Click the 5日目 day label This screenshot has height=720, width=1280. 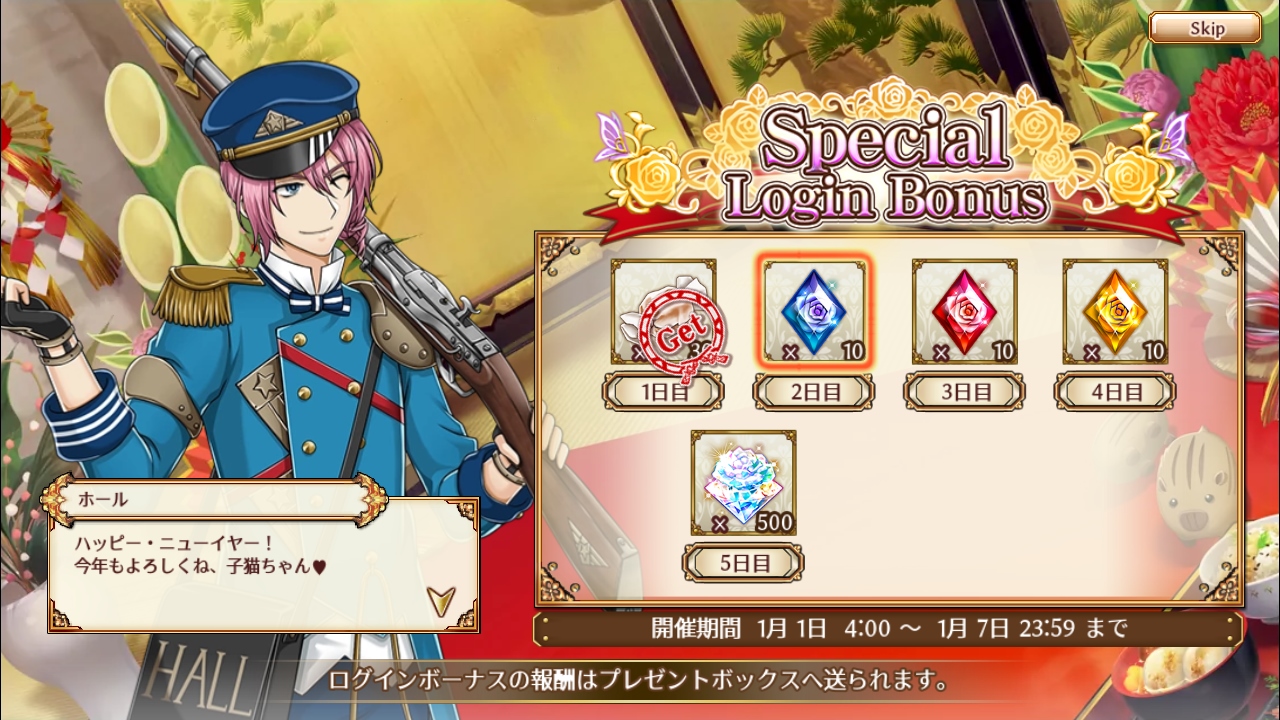coord(743,563)
